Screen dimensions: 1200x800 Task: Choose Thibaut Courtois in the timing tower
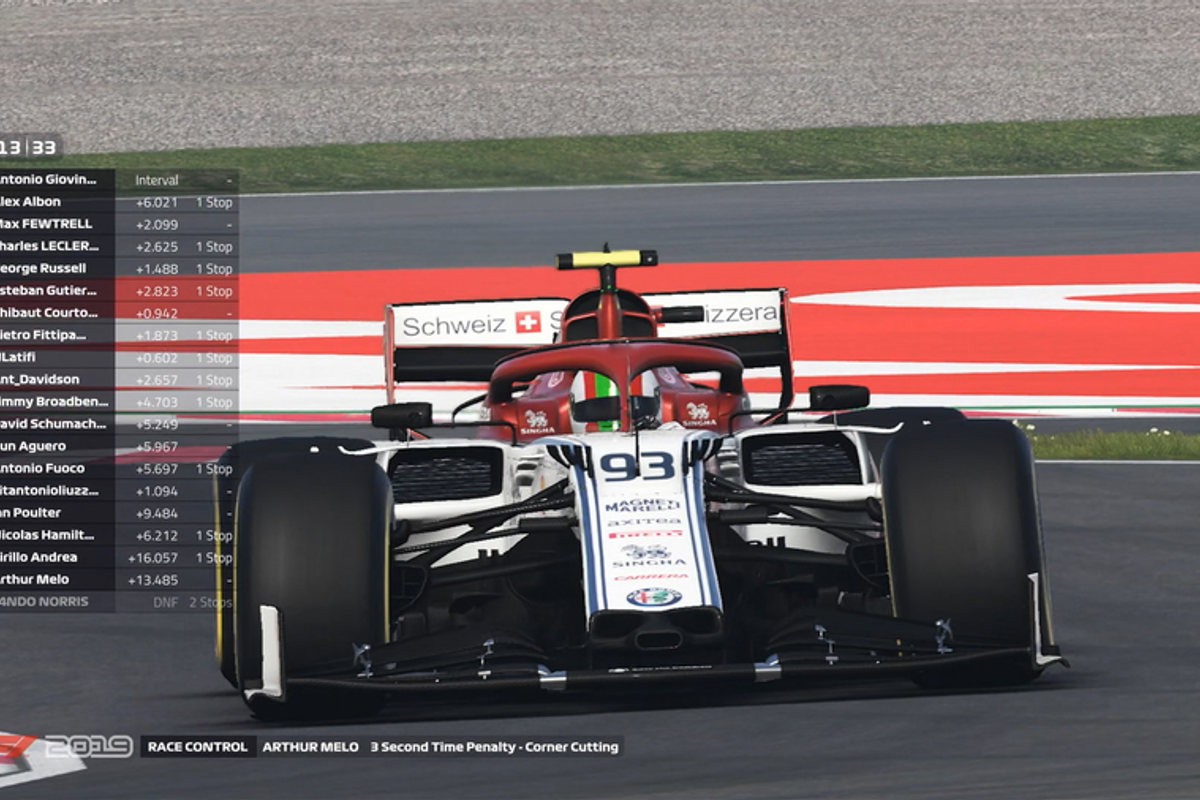click(x=50, y=313)
